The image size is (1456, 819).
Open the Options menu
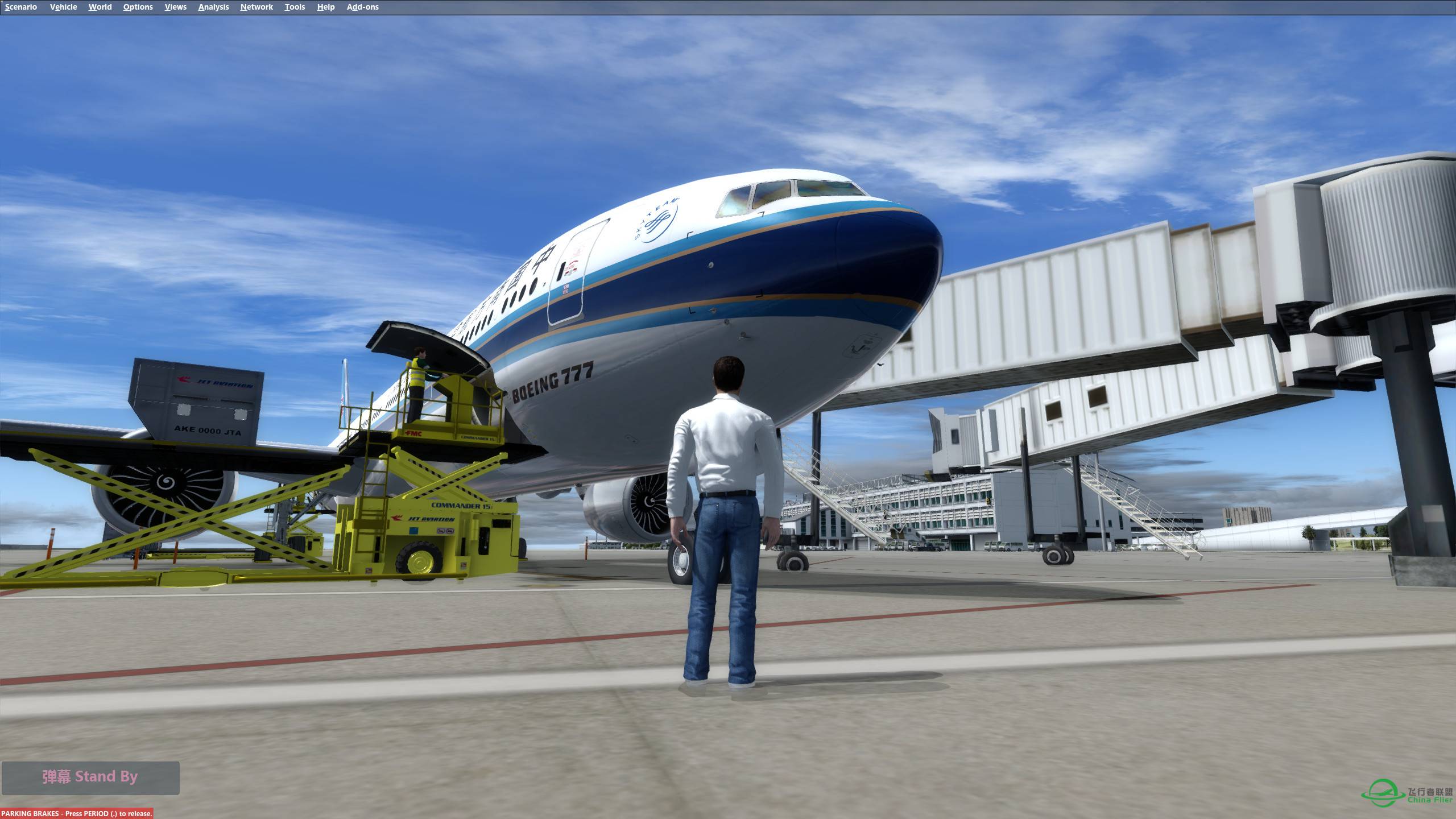(137, 7)
